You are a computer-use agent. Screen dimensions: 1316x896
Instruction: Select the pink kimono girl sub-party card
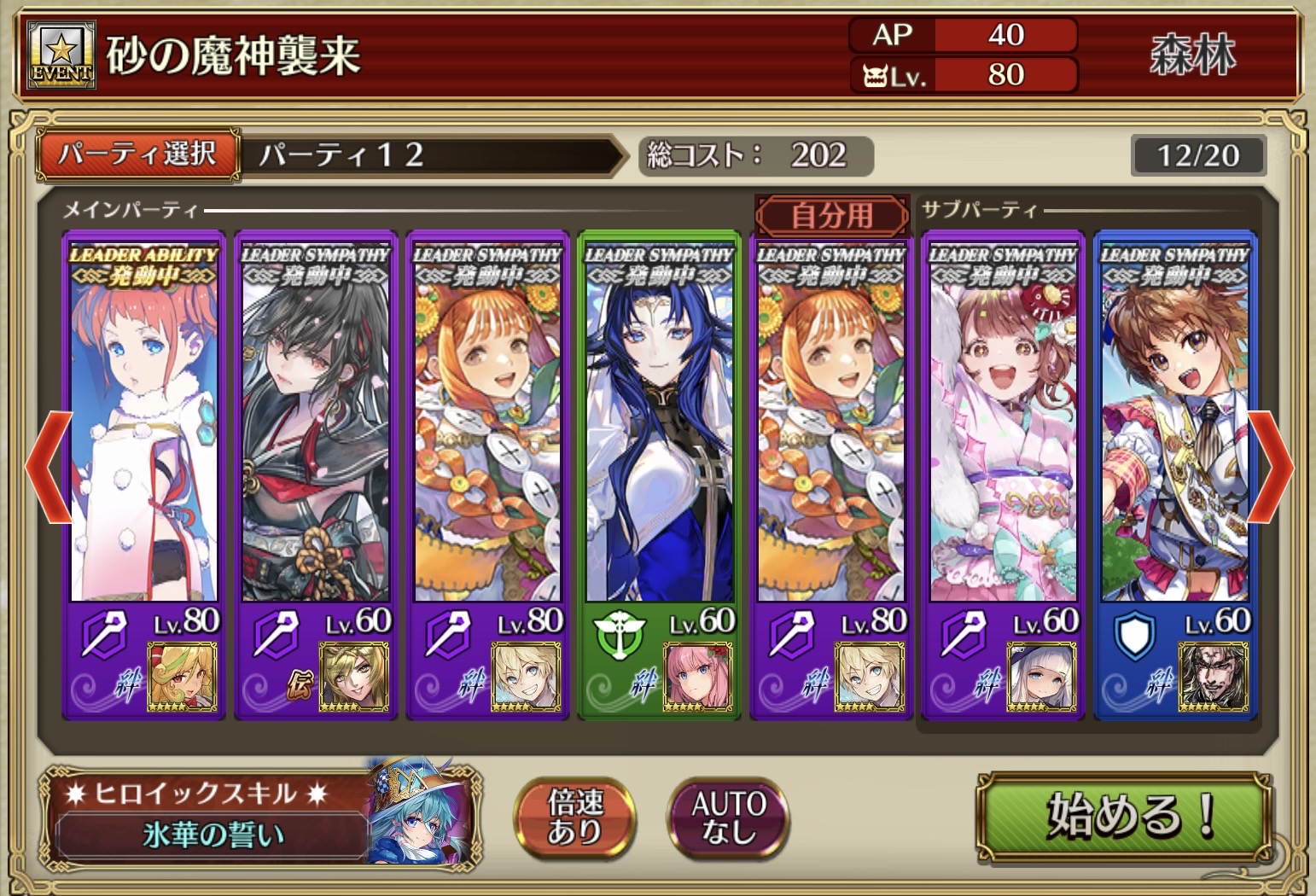pyautogui.click(x=1003, y=427)
